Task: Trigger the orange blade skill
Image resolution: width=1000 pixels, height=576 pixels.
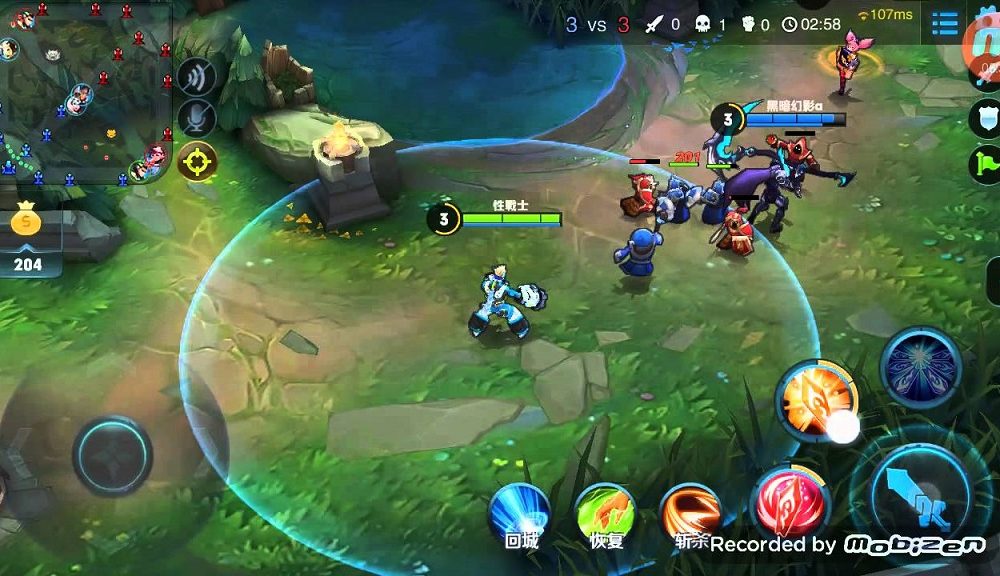Action: (816, 399)
